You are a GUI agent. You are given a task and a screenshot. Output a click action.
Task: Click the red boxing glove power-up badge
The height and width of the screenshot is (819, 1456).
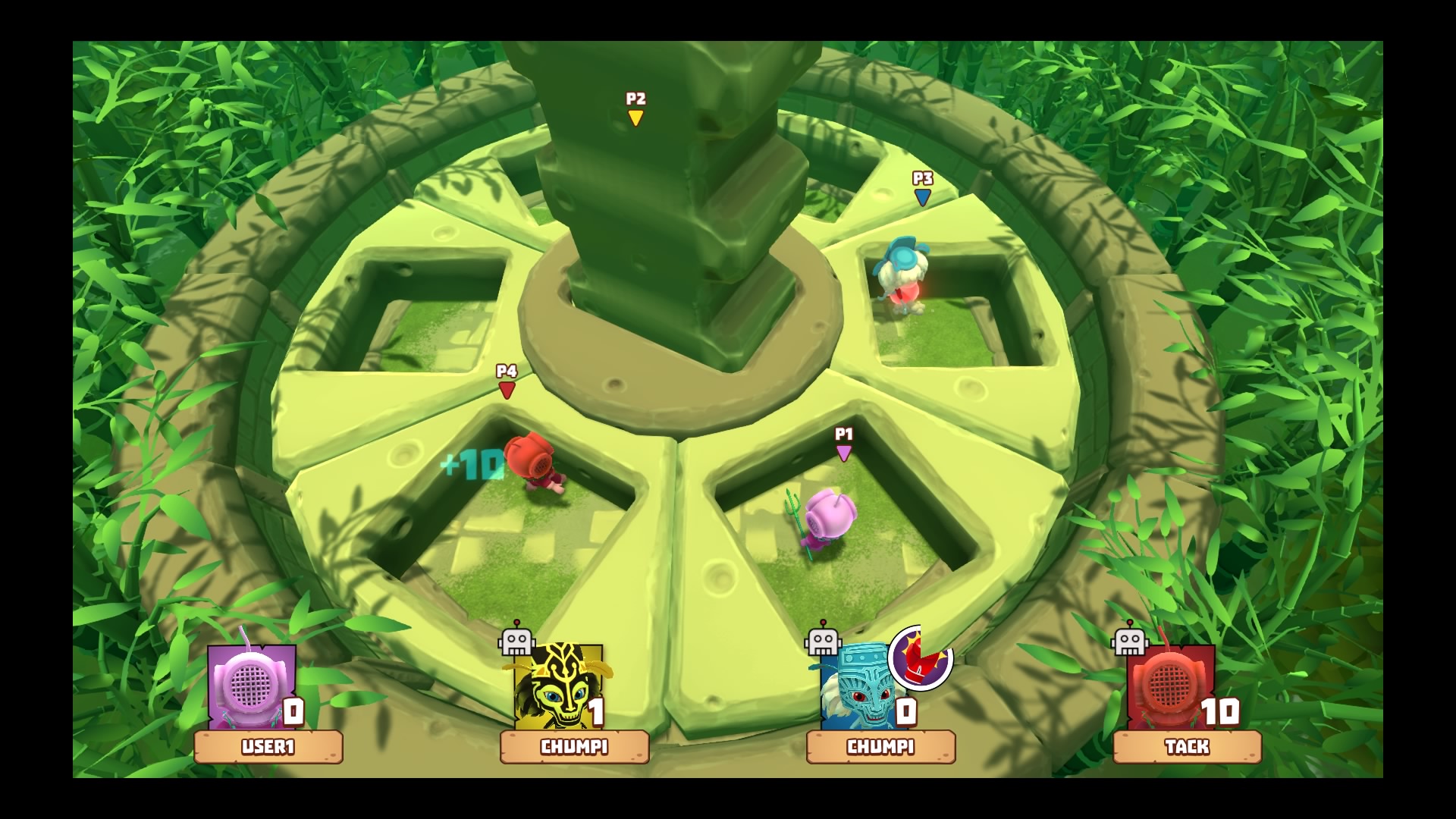tap(921, 658)
